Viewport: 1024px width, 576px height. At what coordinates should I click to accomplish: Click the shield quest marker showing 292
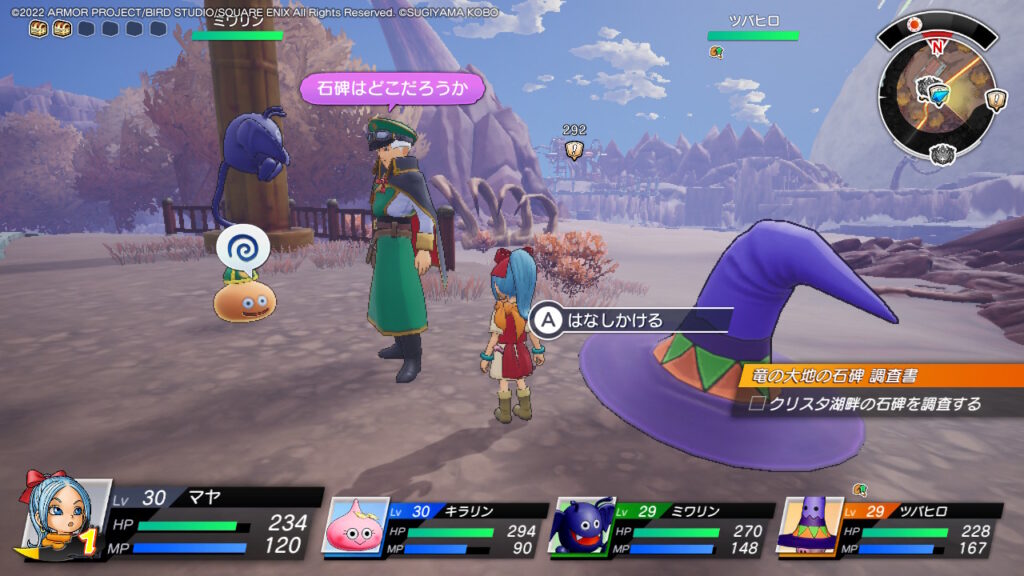[x=574, y=149]
